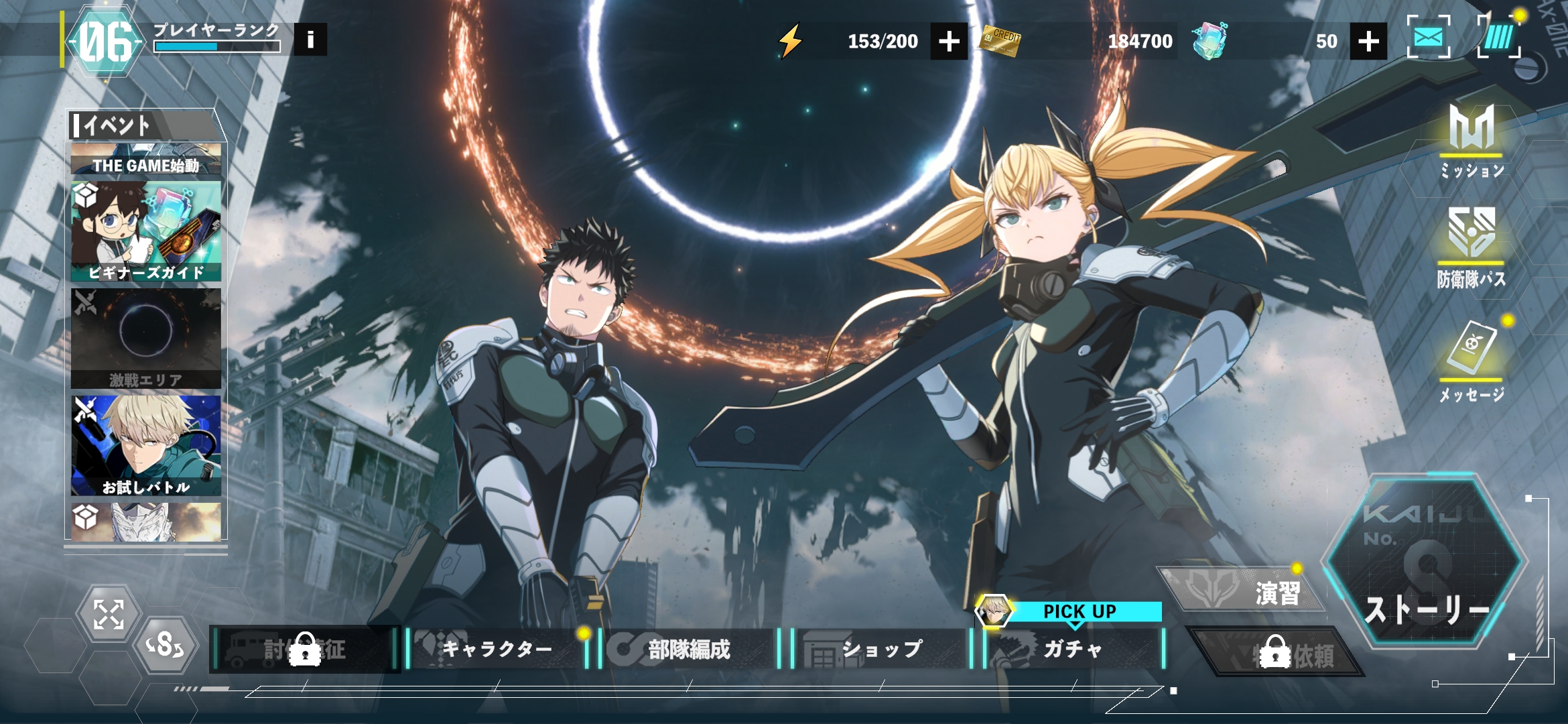Open the キャラクター character menu

(x=497, y=648)
